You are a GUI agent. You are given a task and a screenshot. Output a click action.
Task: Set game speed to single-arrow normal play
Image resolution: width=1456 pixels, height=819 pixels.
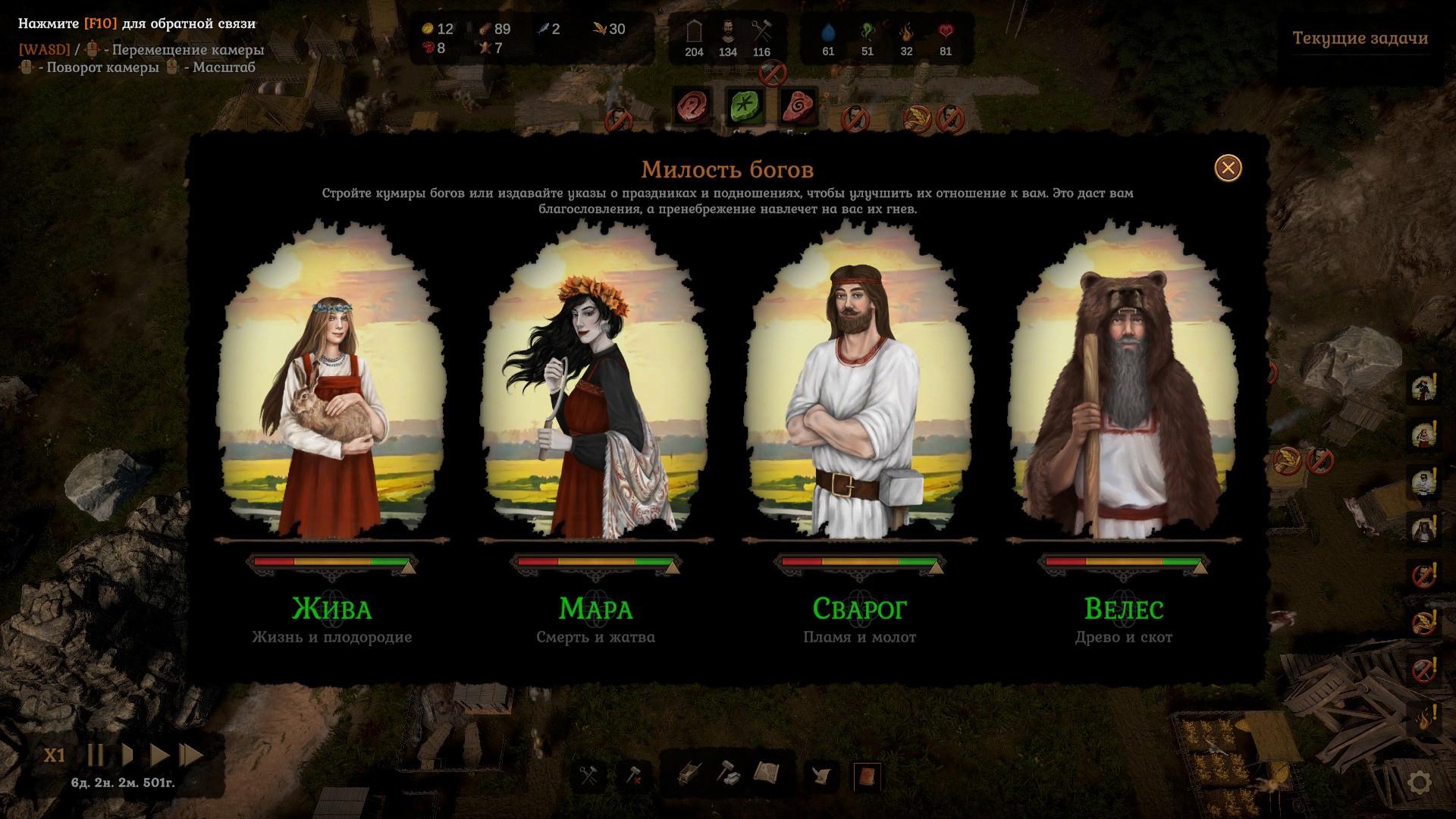(128, 755)
